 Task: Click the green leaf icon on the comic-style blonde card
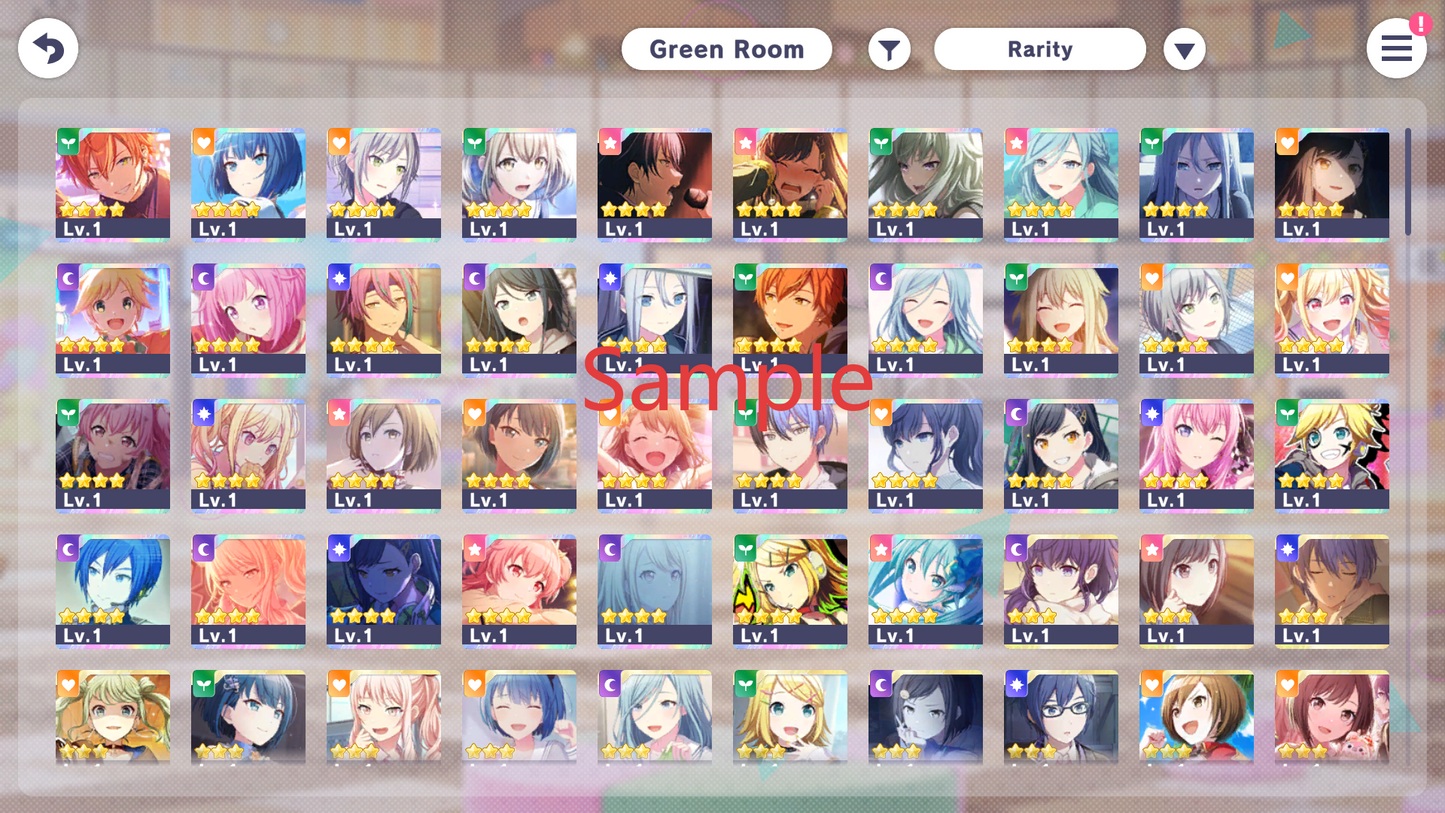[x=1287, y=412]
